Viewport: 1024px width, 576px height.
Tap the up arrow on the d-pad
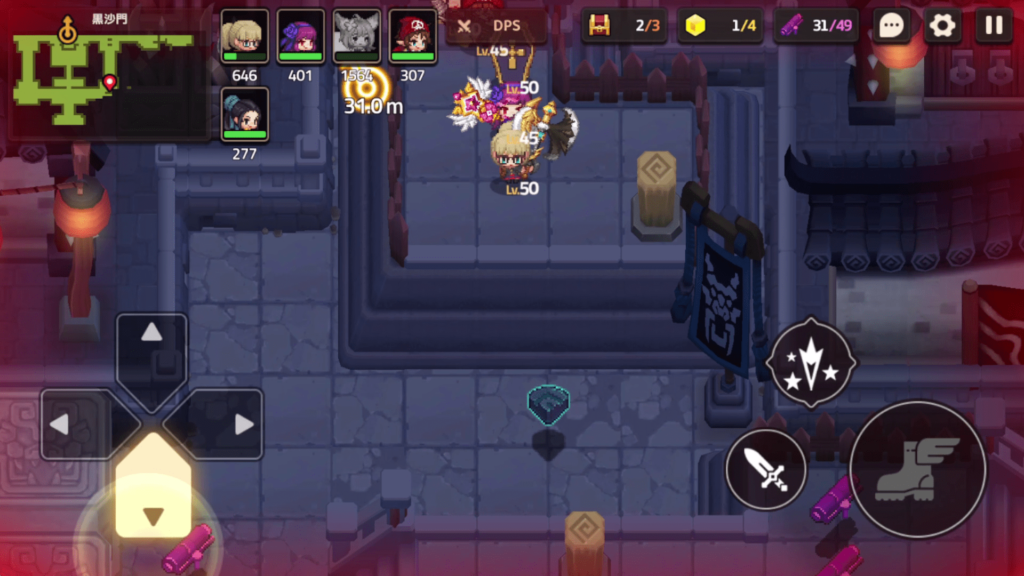tap(152, 345)
